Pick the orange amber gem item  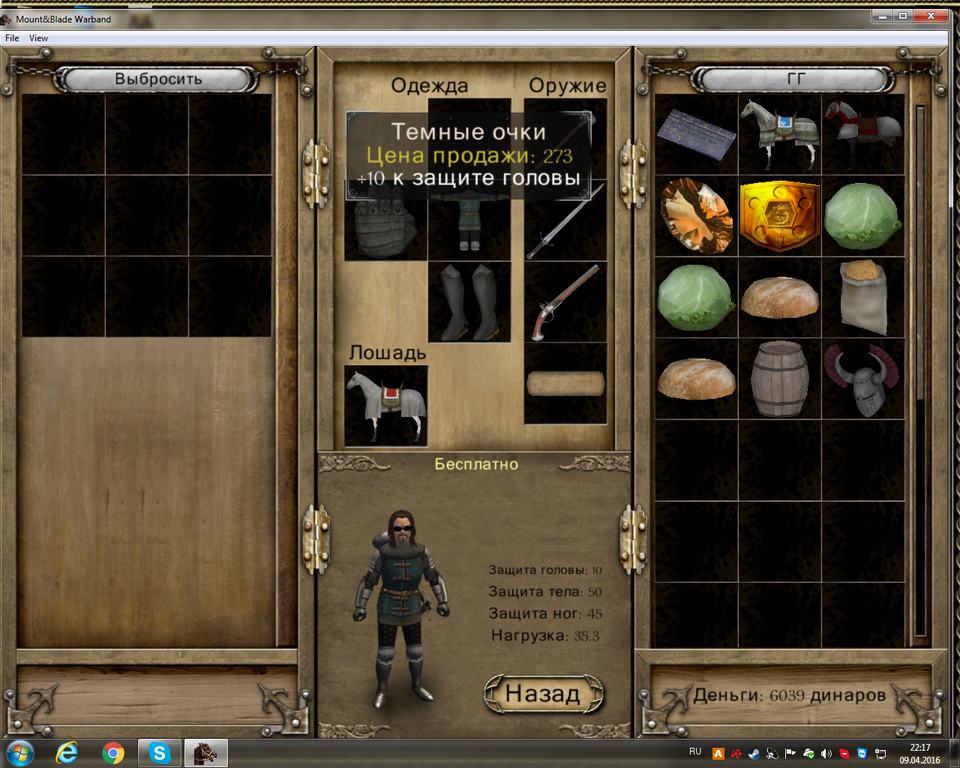[x=696, y=216]
